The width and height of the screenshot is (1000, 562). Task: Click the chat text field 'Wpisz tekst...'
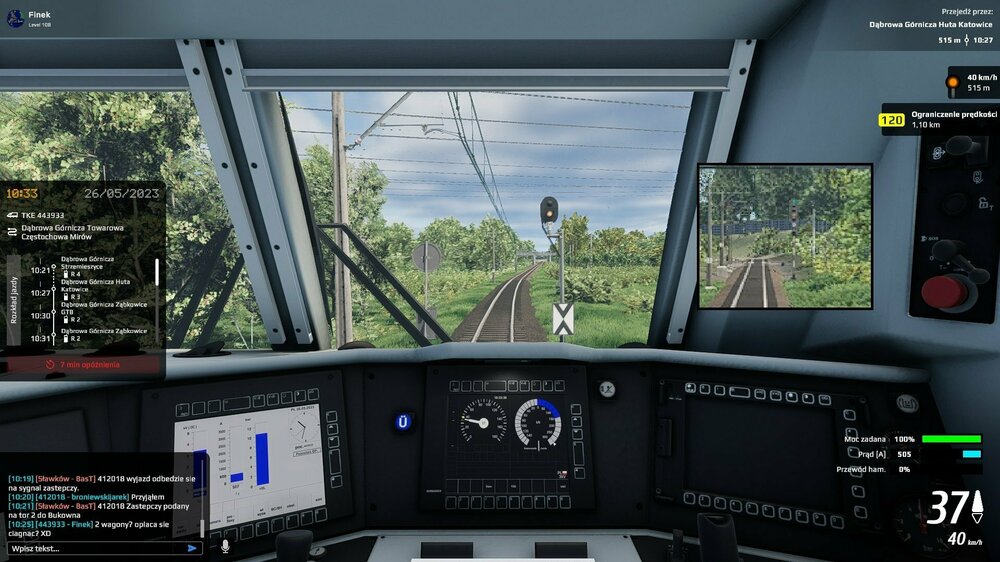tap(95, 548)
